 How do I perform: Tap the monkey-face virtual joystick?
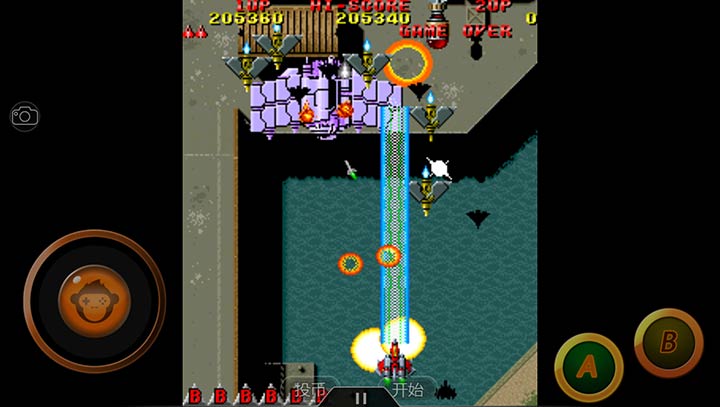coord(93,299)
